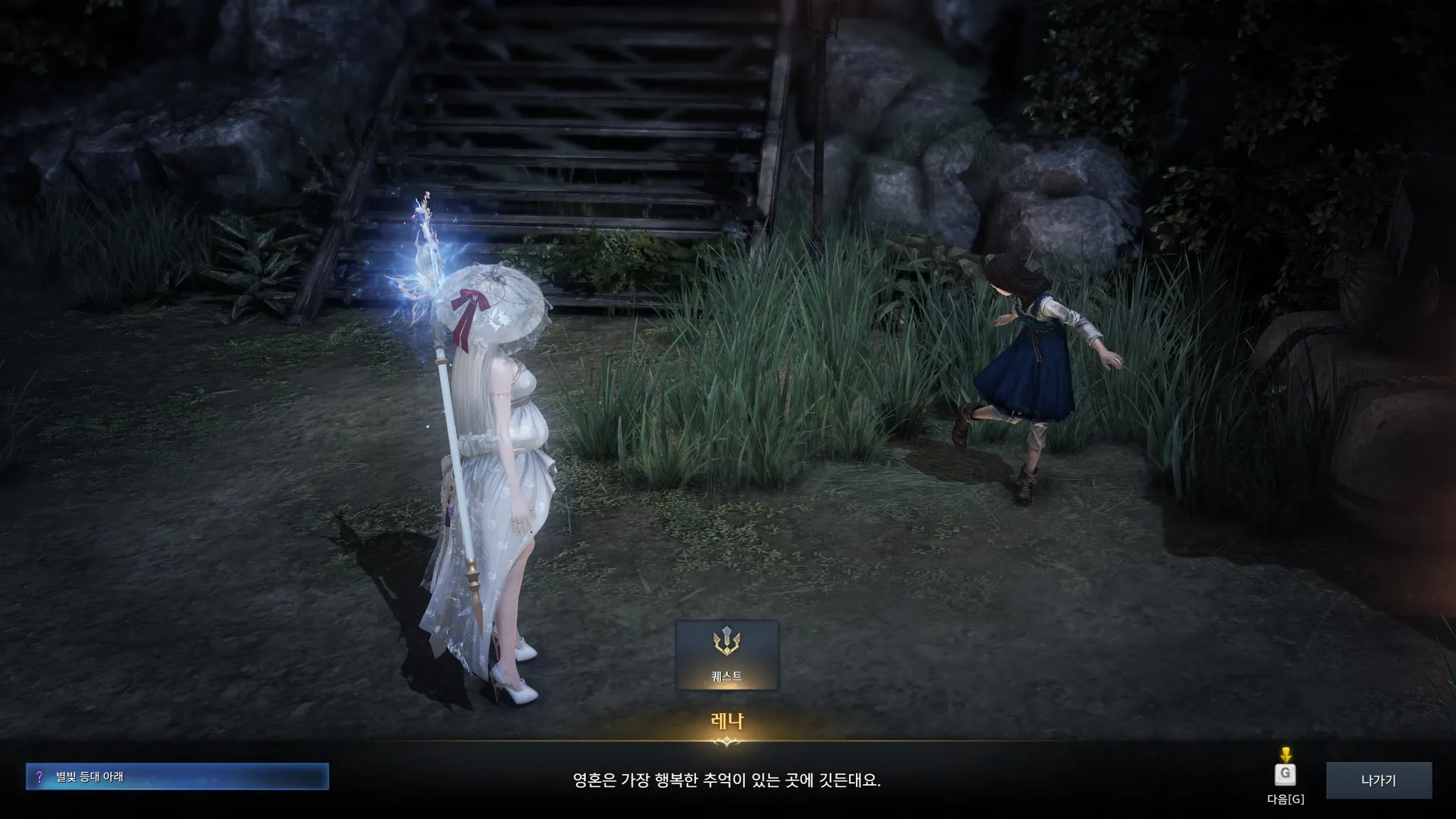This screenshot has width=1456, height=819.
Task: Advance dialogue with the 다음 button
Action: pos(1285,774)
